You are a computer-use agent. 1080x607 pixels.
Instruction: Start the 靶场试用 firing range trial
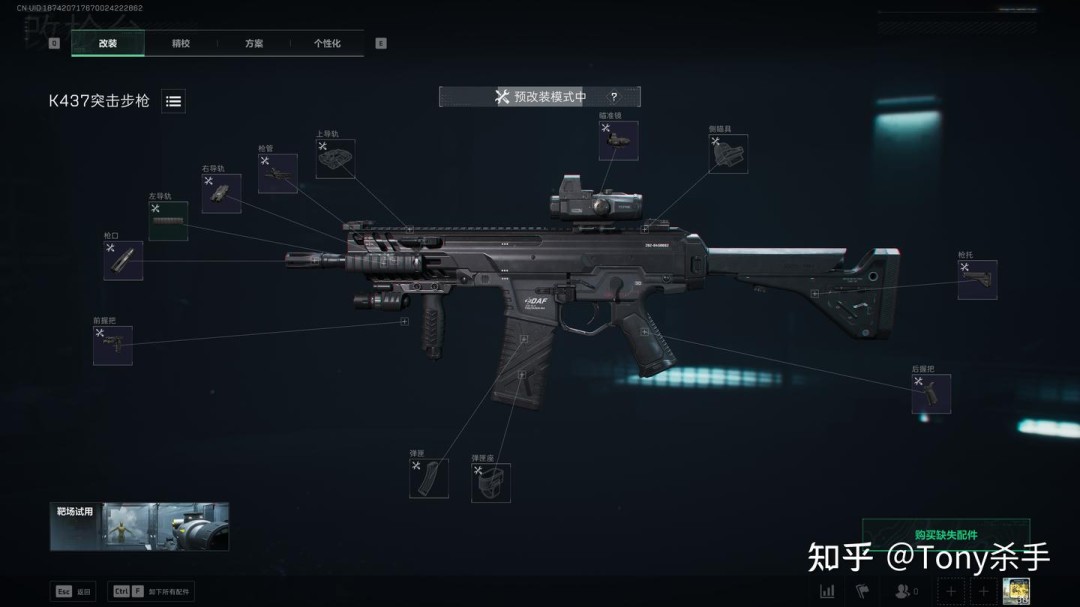pos(140,526)
